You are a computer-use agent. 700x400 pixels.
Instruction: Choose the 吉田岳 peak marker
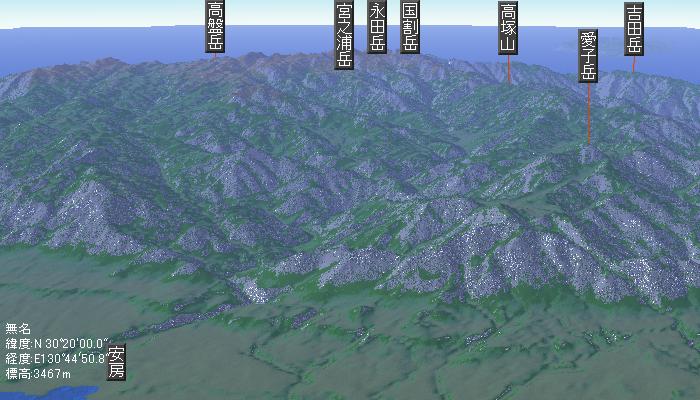click(x=633, y=28)
